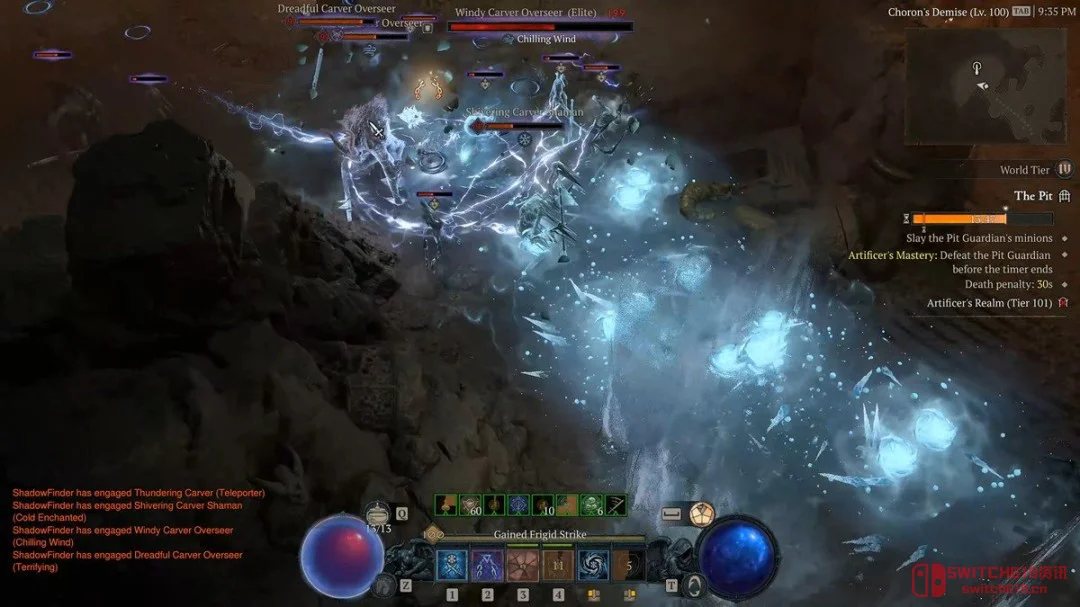Inspect the scythe buff icon
The width and height of the screenshot is (1080, 607).
pos(615,506)
